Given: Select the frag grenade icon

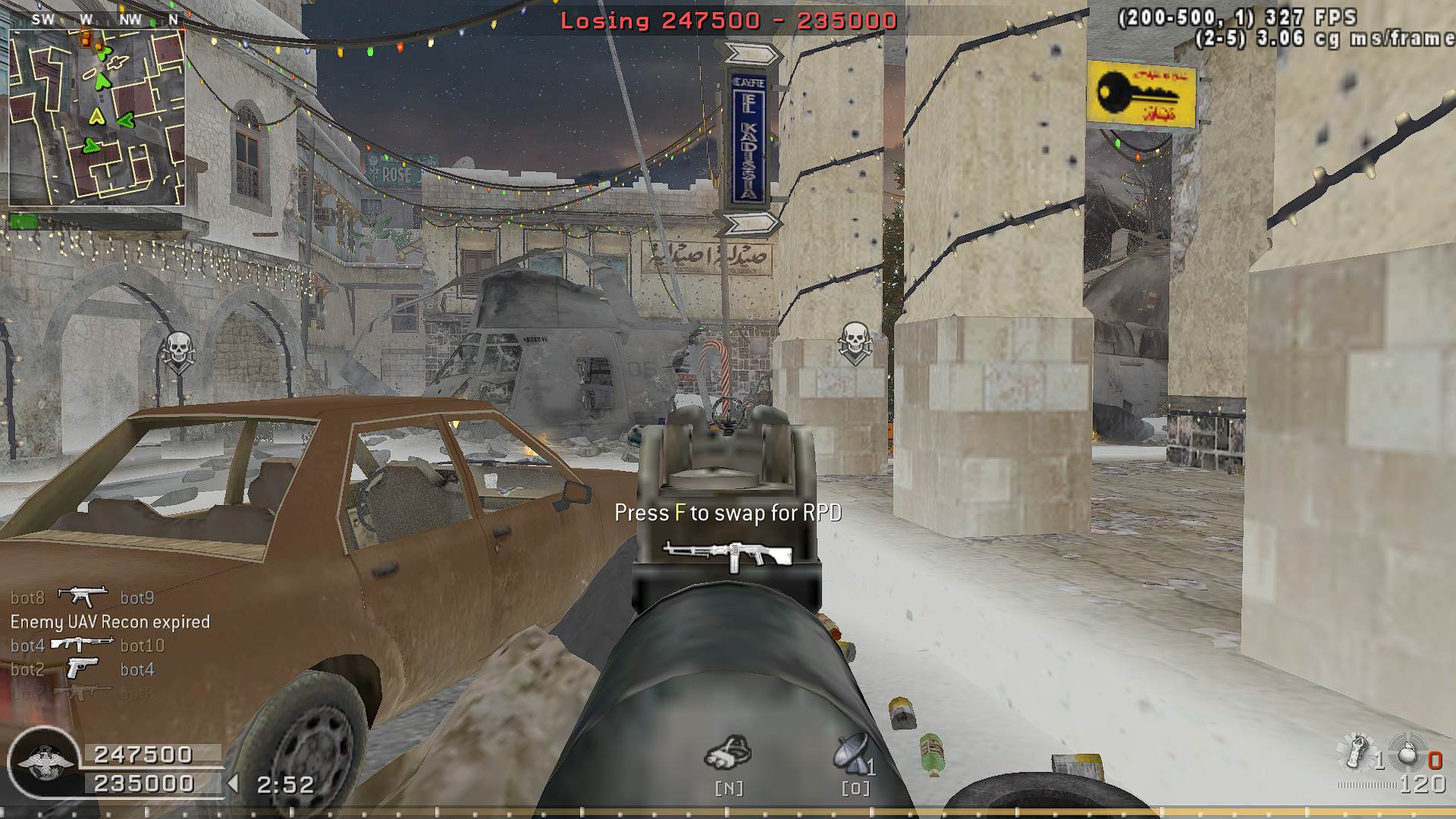Looking at the screenshot, I should 1408,753.
